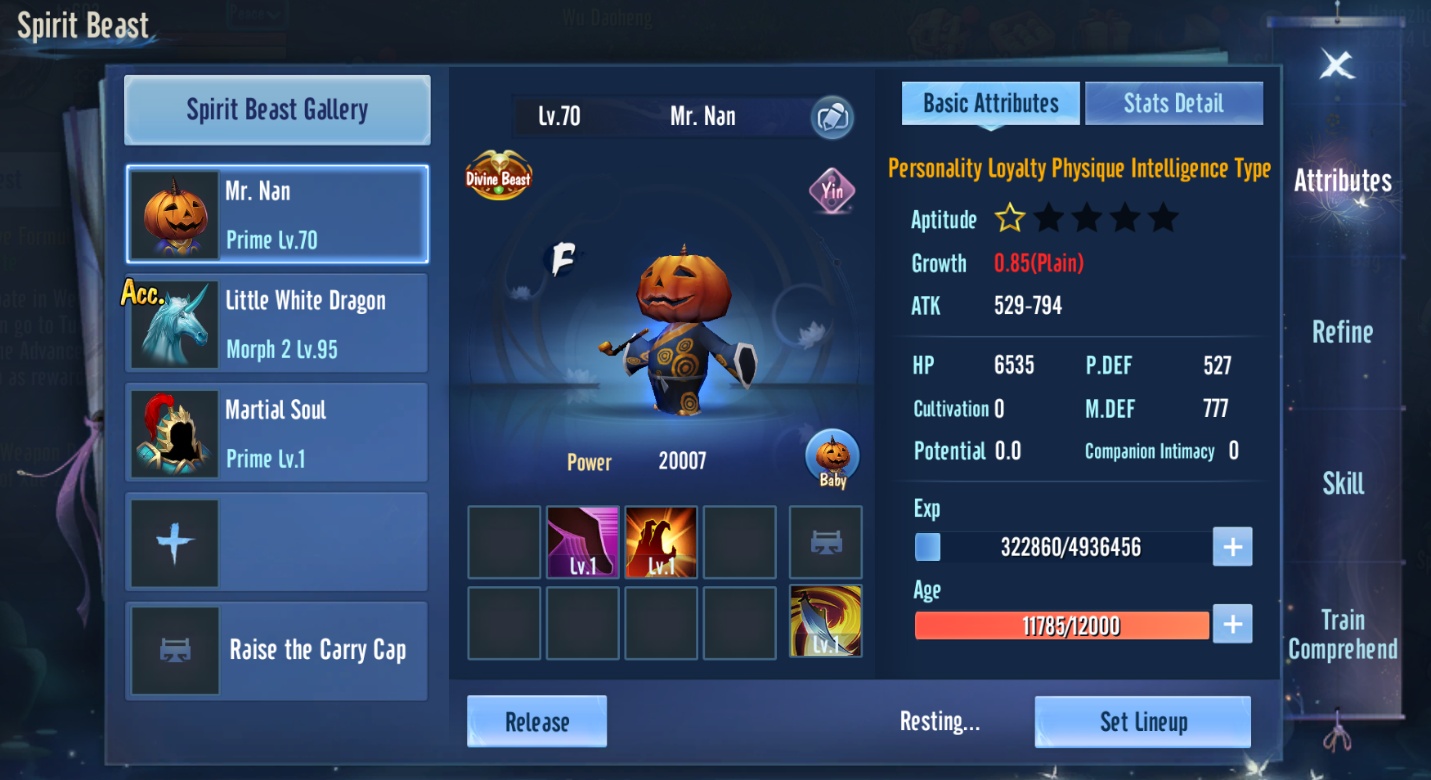The height and width of the screenshot is (780, 1431).
Task: Tap the Yin diamond badge
Action: pos(832,190)
